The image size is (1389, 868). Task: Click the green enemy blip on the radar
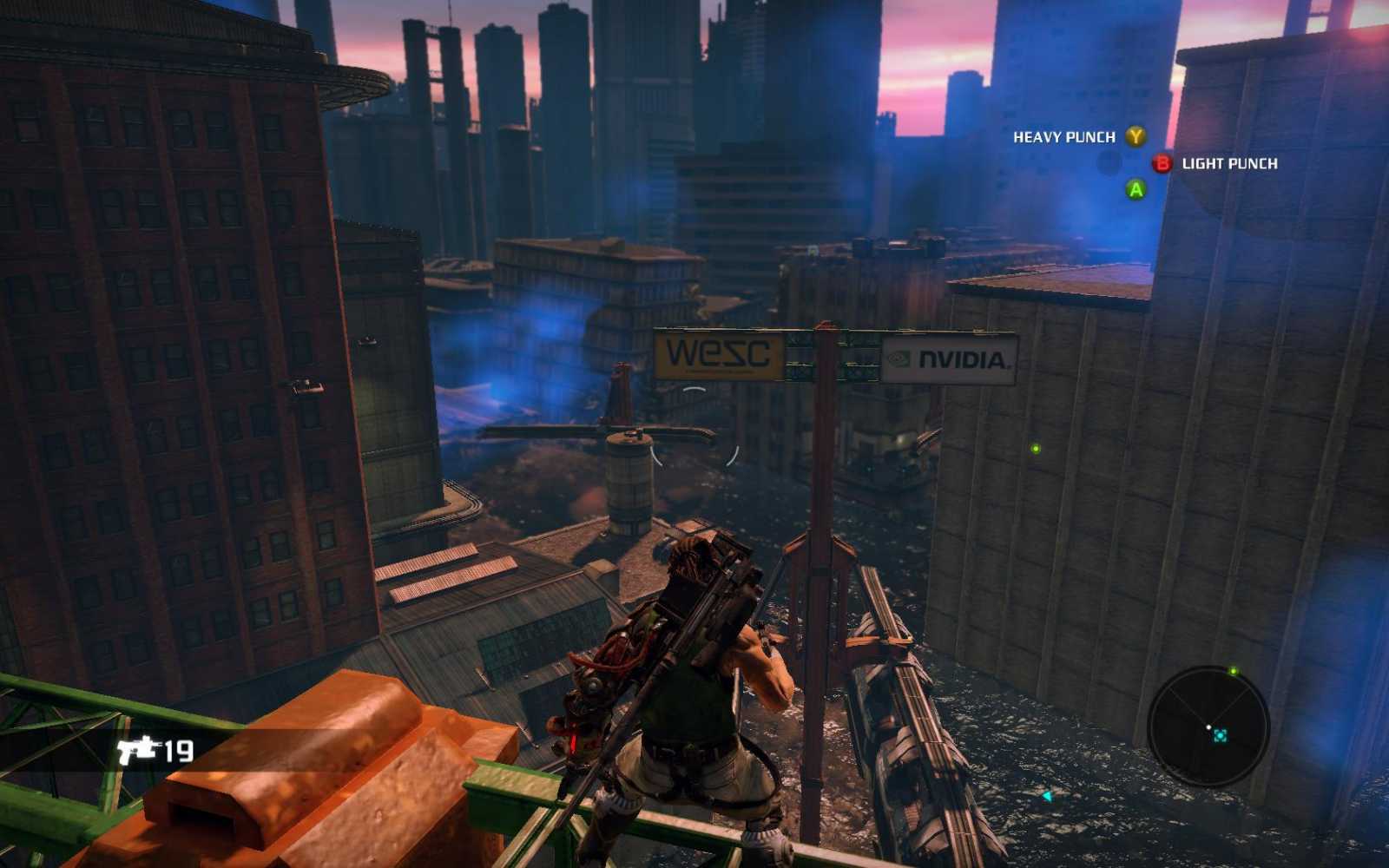(1234, 670)
